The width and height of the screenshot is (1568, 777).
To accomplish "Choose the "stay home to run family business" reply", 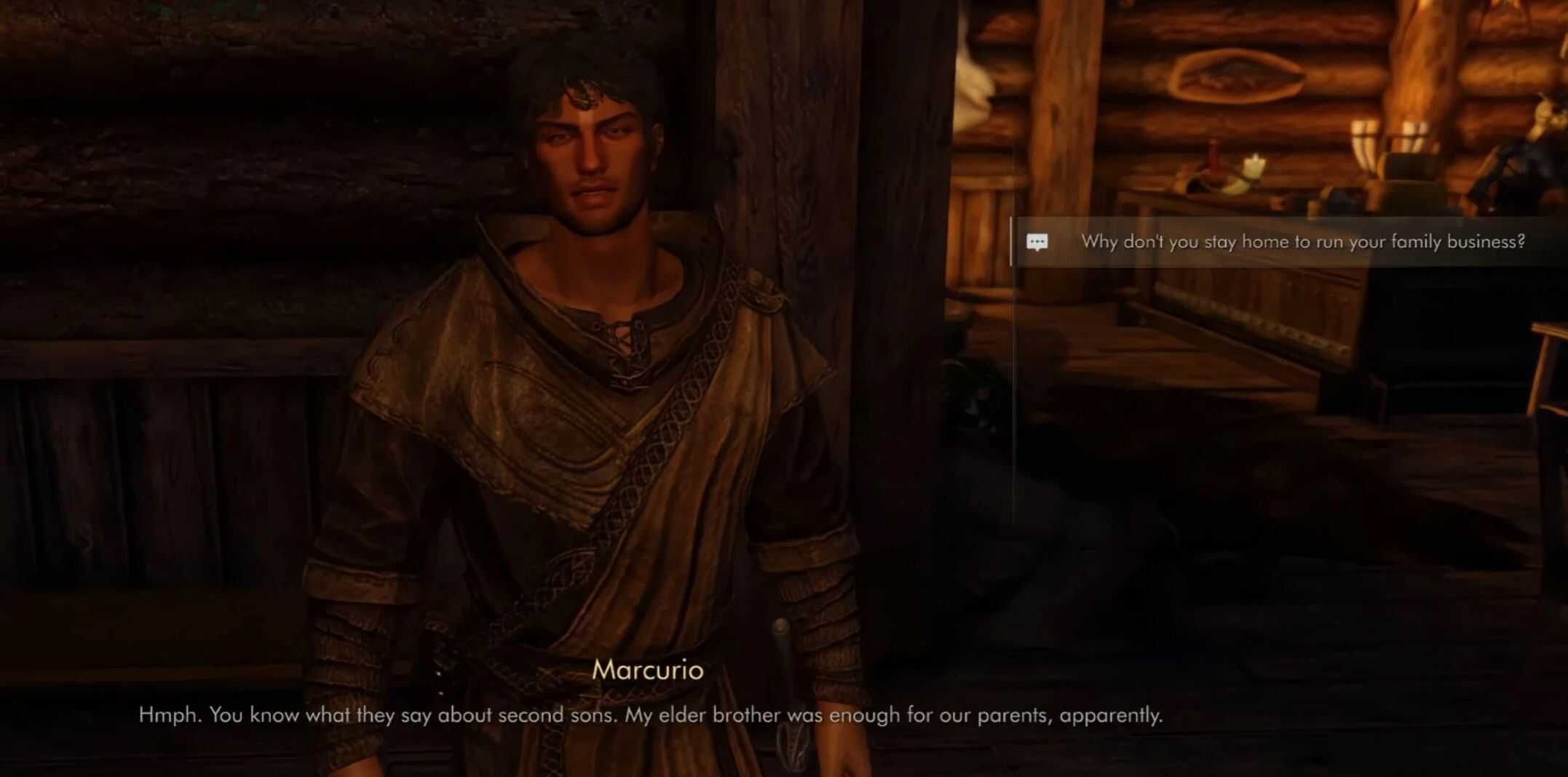I will (1302, 242).
